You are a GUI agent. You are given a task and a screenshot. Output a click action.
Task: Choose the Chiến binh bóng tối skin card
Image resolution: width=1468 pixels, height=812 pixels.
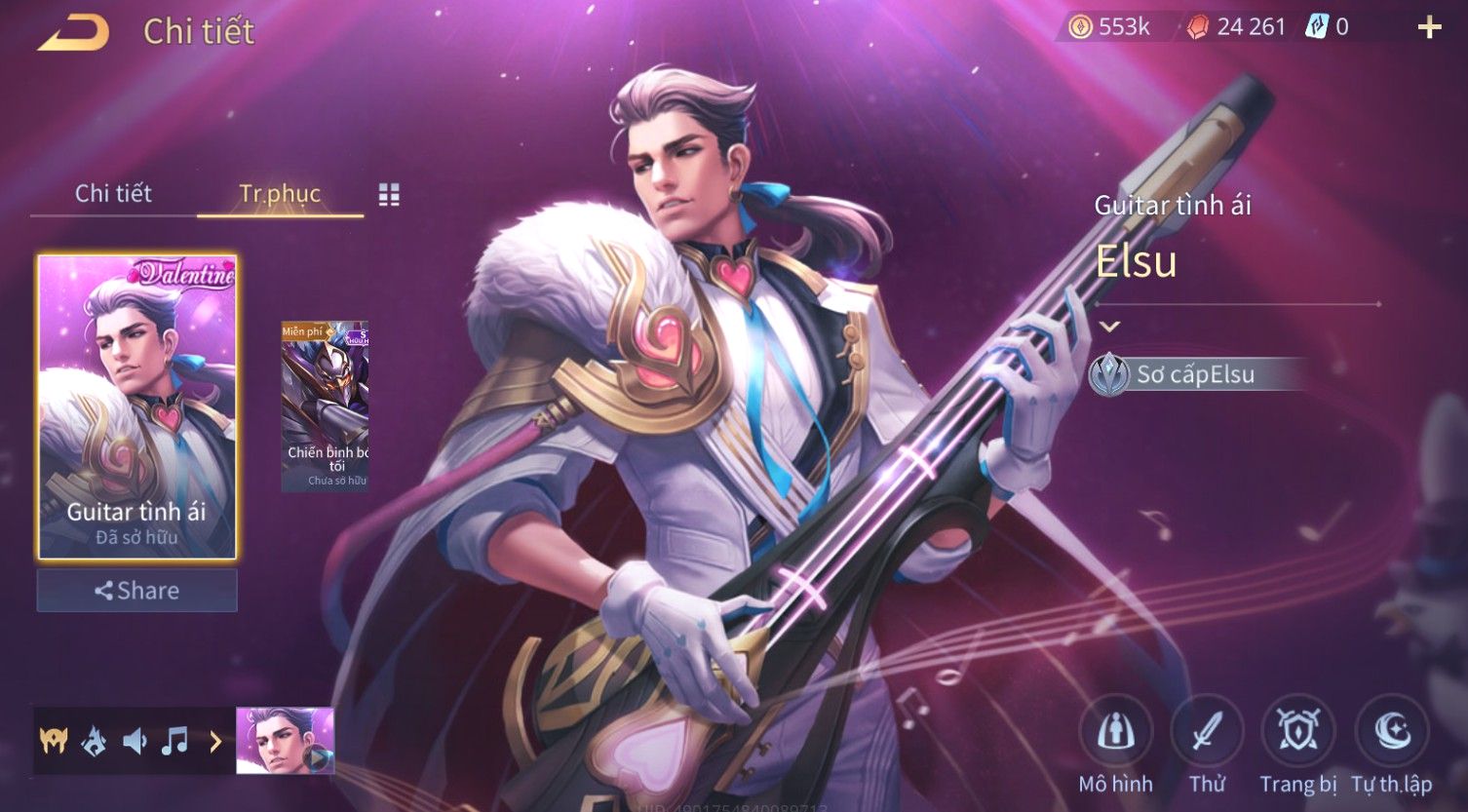coord(326,406)
